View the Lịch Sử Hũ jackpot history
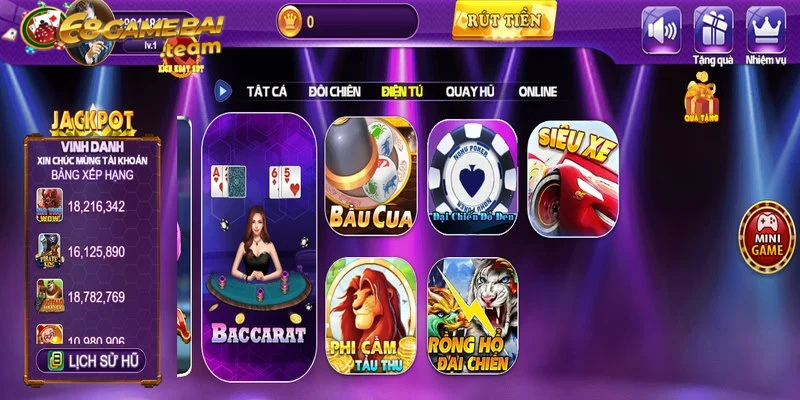 tap(92, 360)
